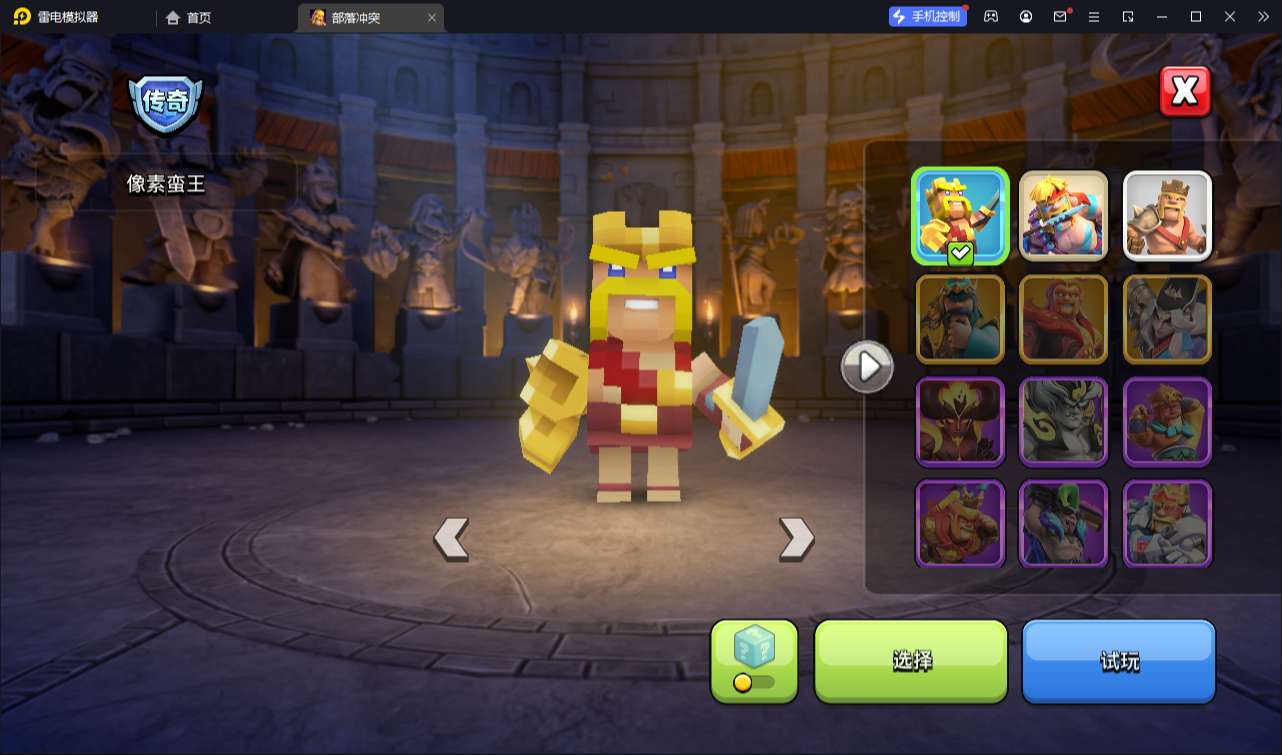Show the next skin with right arrow
1282x755 pixels.
coord(796,539)
